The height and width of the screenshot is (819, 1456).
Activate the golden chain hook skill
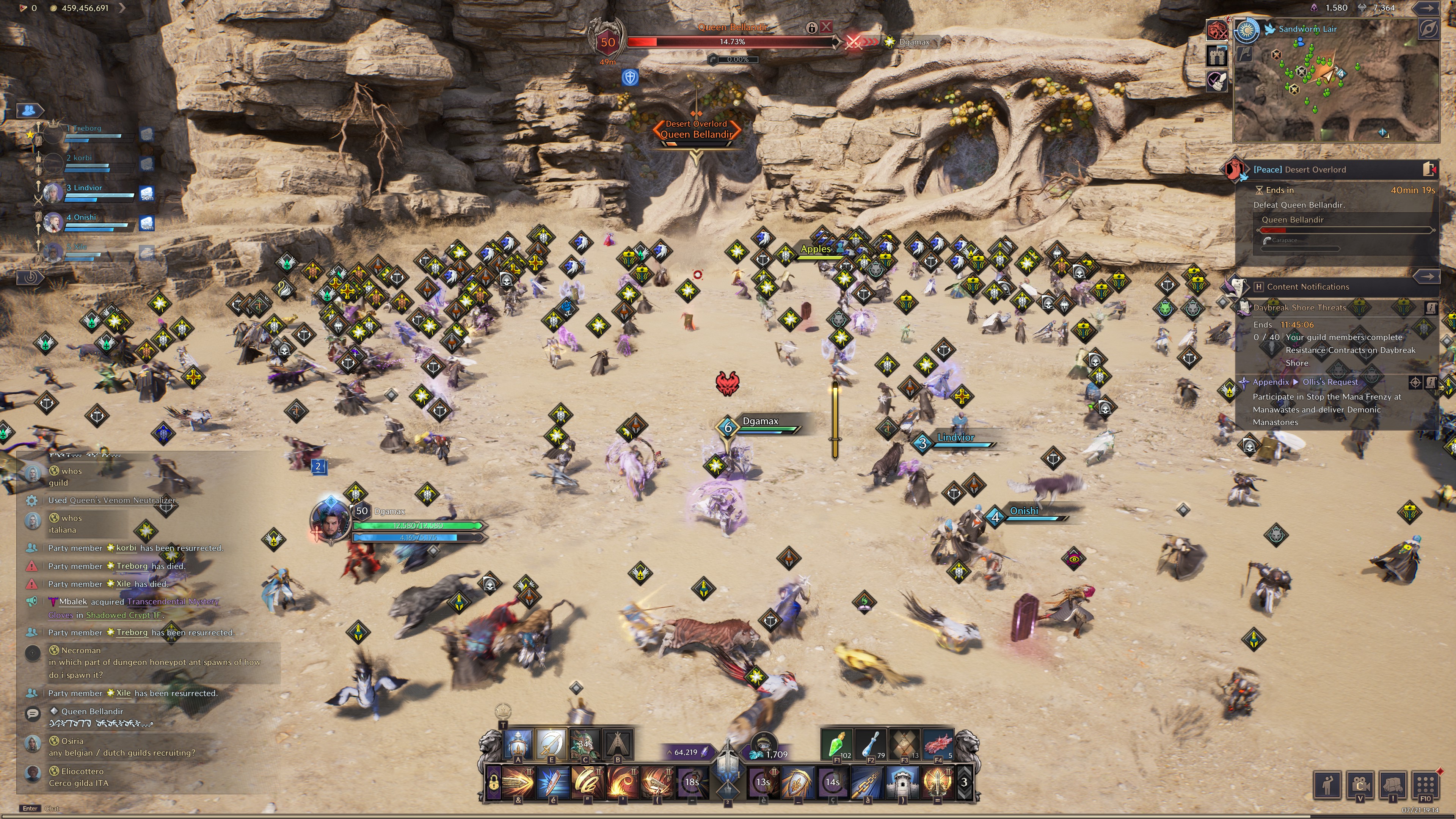point(867,782)
